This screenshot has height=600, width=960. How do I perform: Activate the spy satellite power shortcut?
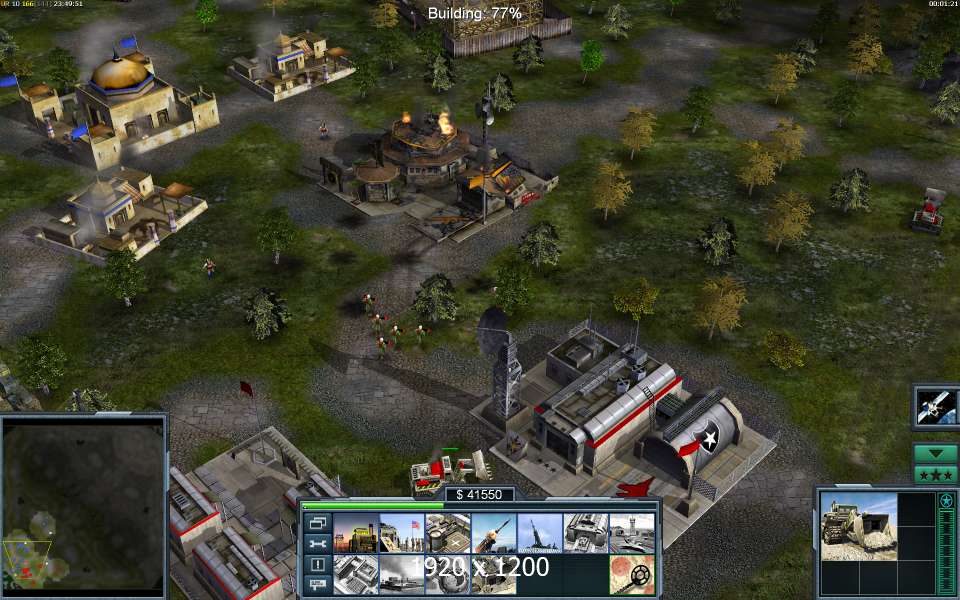[936, 407]
